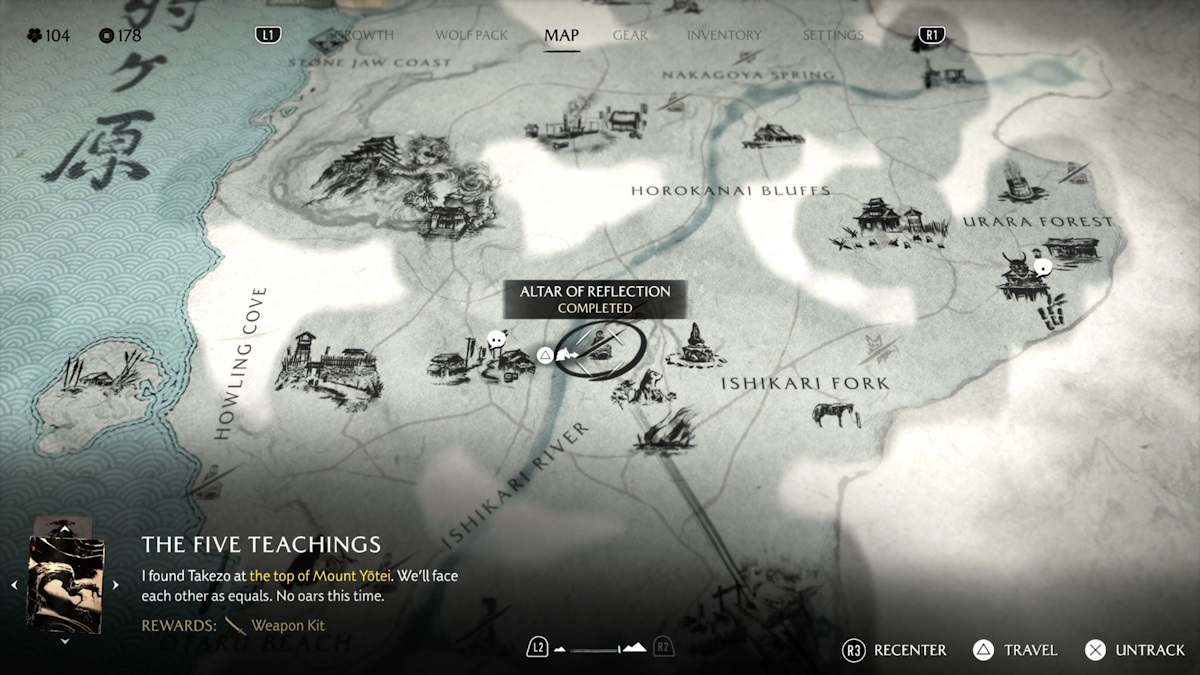
Task: Open The Five Teachings quest card
Action: (66, 583)
